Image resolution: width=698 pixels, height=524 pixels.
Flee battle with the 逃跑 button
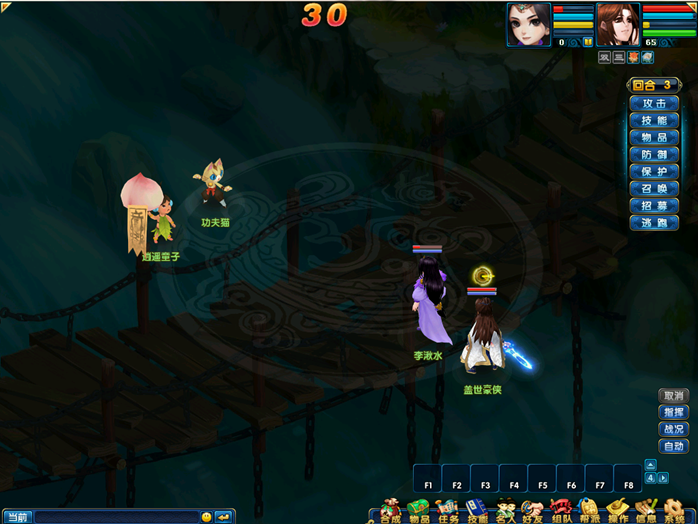coord(654,222)
